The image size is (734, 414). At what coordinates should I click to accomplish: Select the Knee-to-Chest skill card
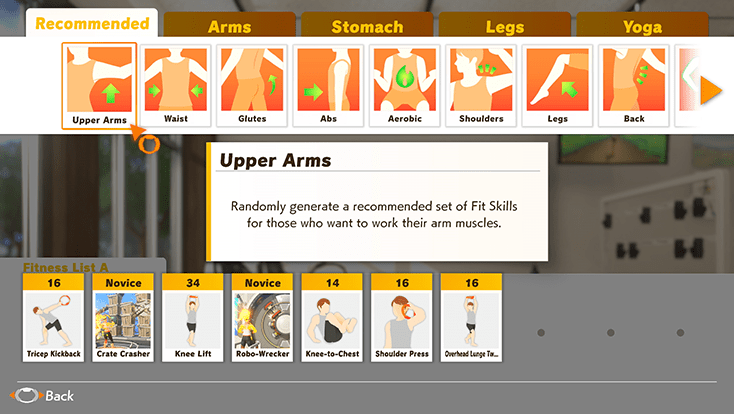(x=333, y=317)
